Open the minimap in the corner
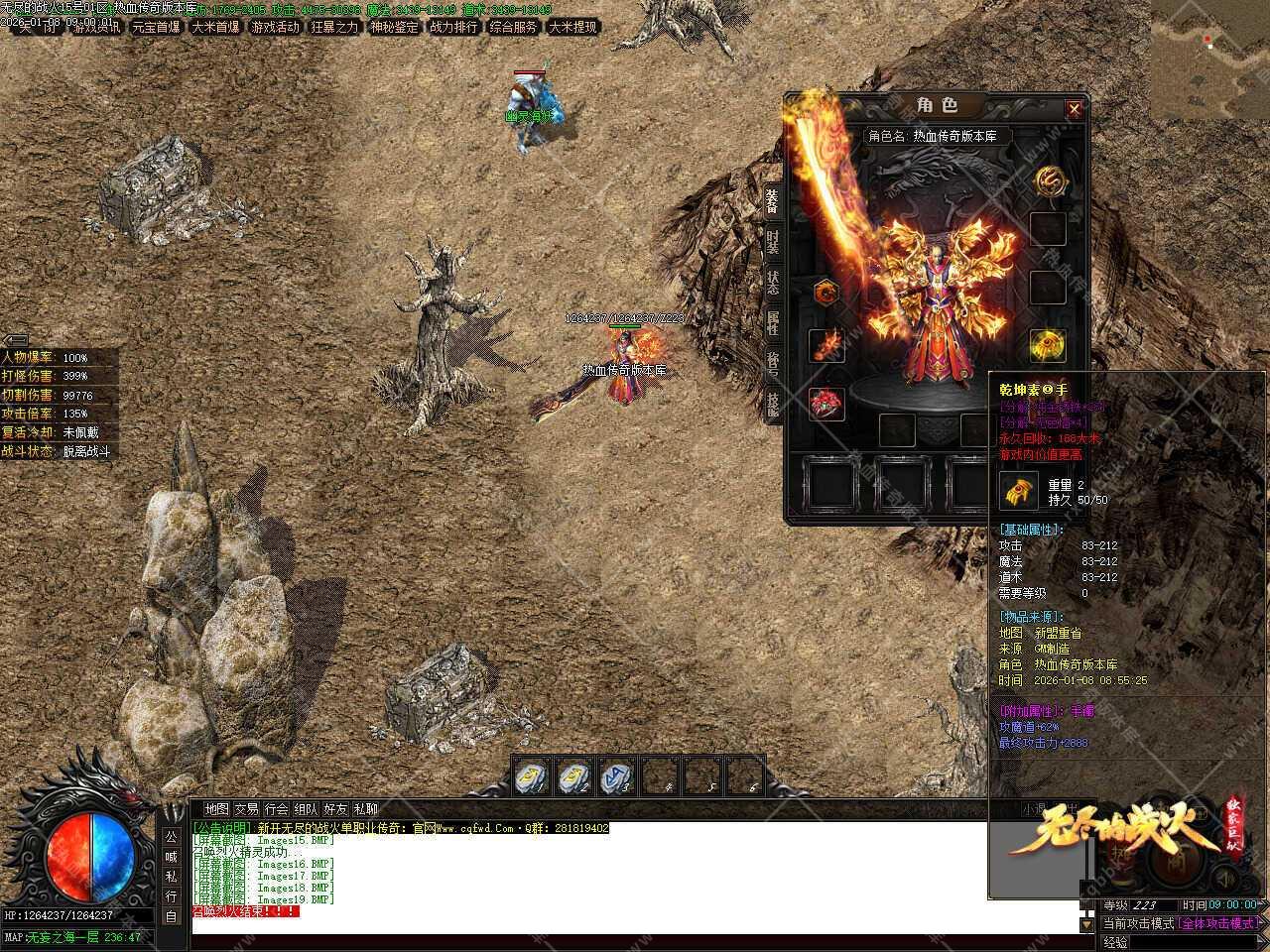1270x952 pixels. click(x=1210, y=59)
